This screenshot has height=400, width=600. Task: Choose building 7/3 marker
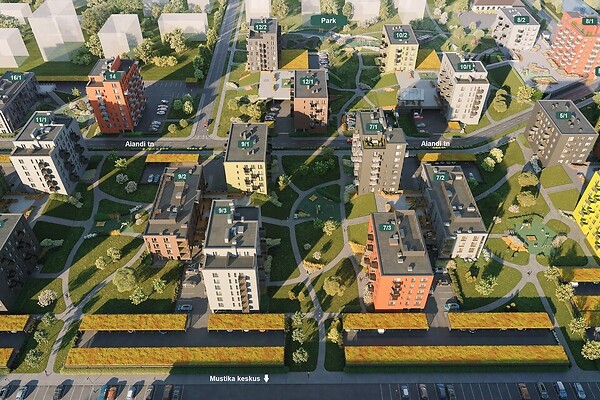coord(386,227)
